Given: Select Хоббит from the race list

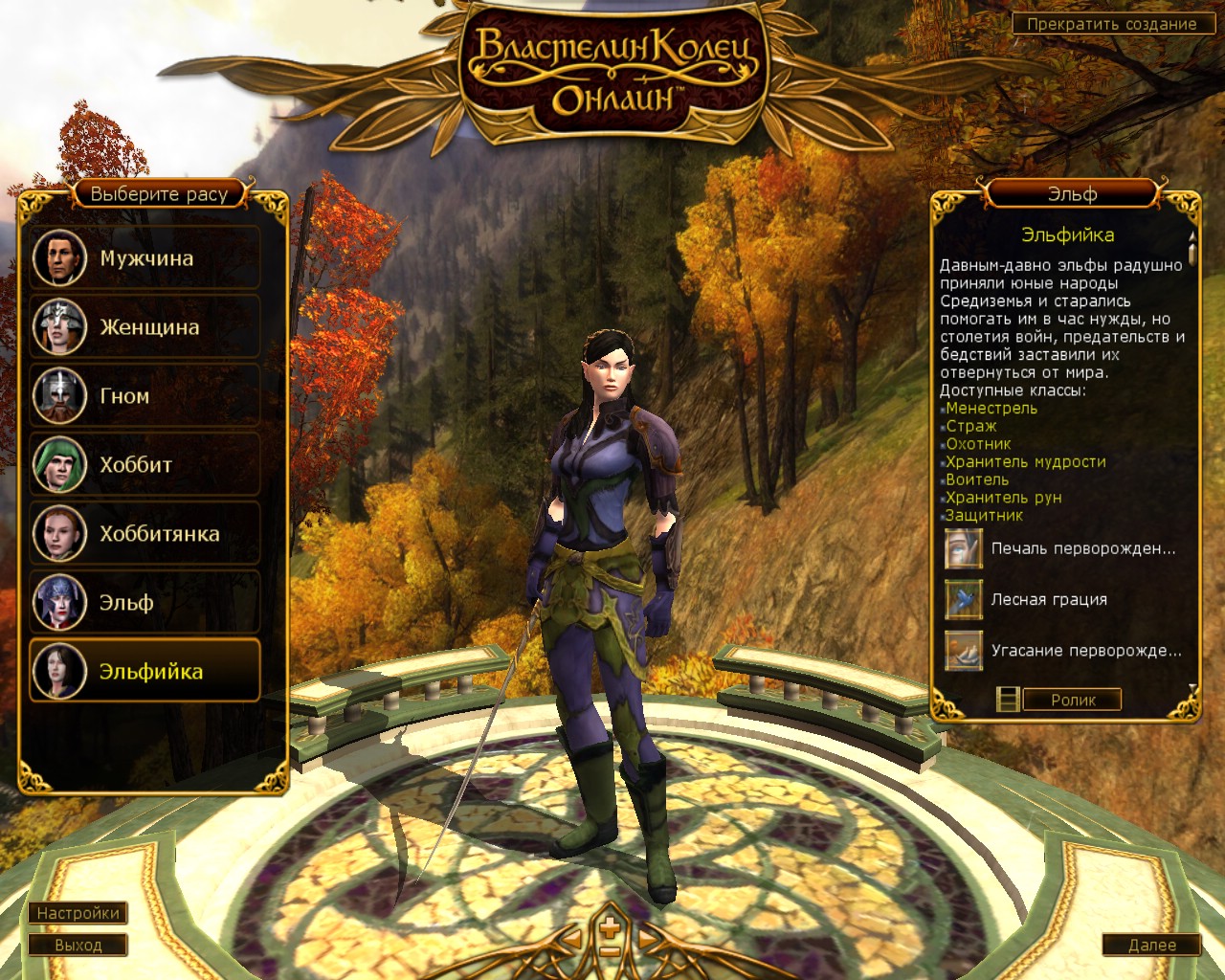Looking at the screenshot, I should 145,465.
